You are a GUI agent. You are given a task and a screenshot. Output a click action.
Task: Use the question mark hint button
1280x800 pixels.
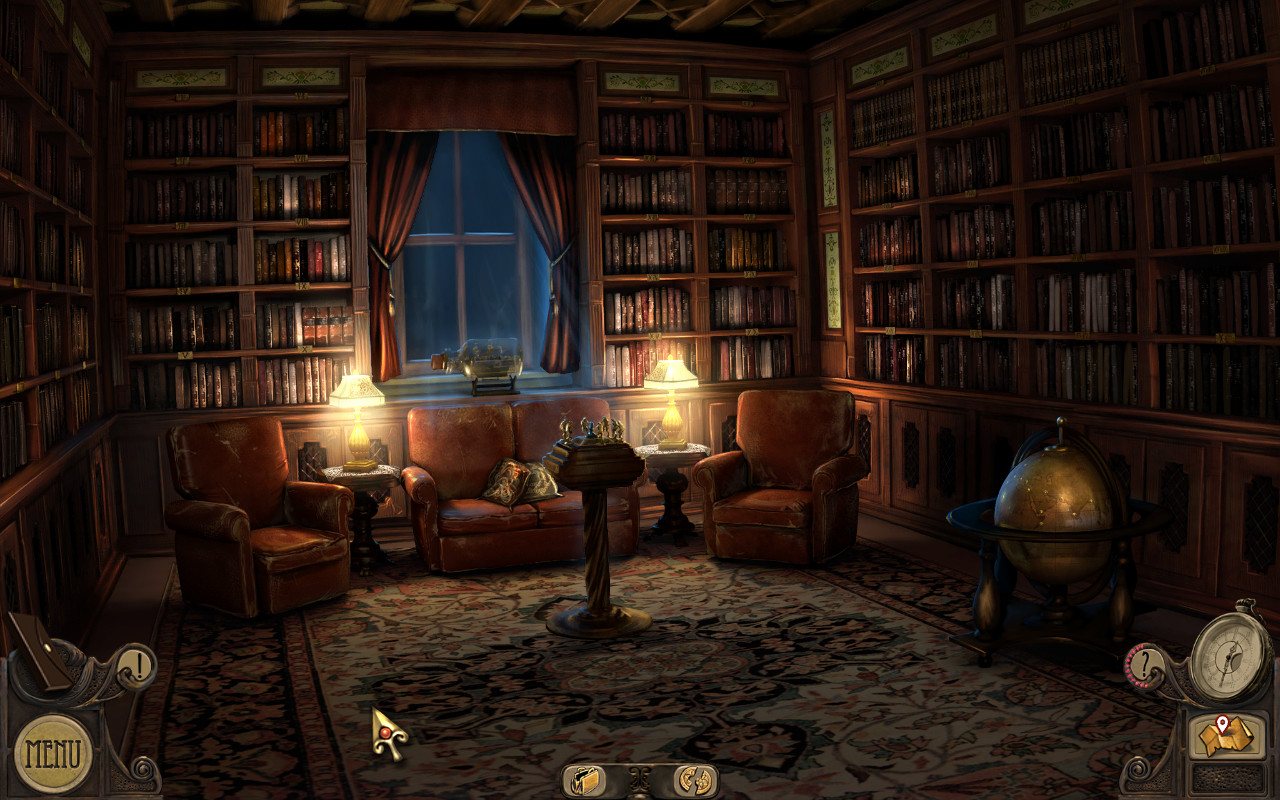[x=1146, y=661]
